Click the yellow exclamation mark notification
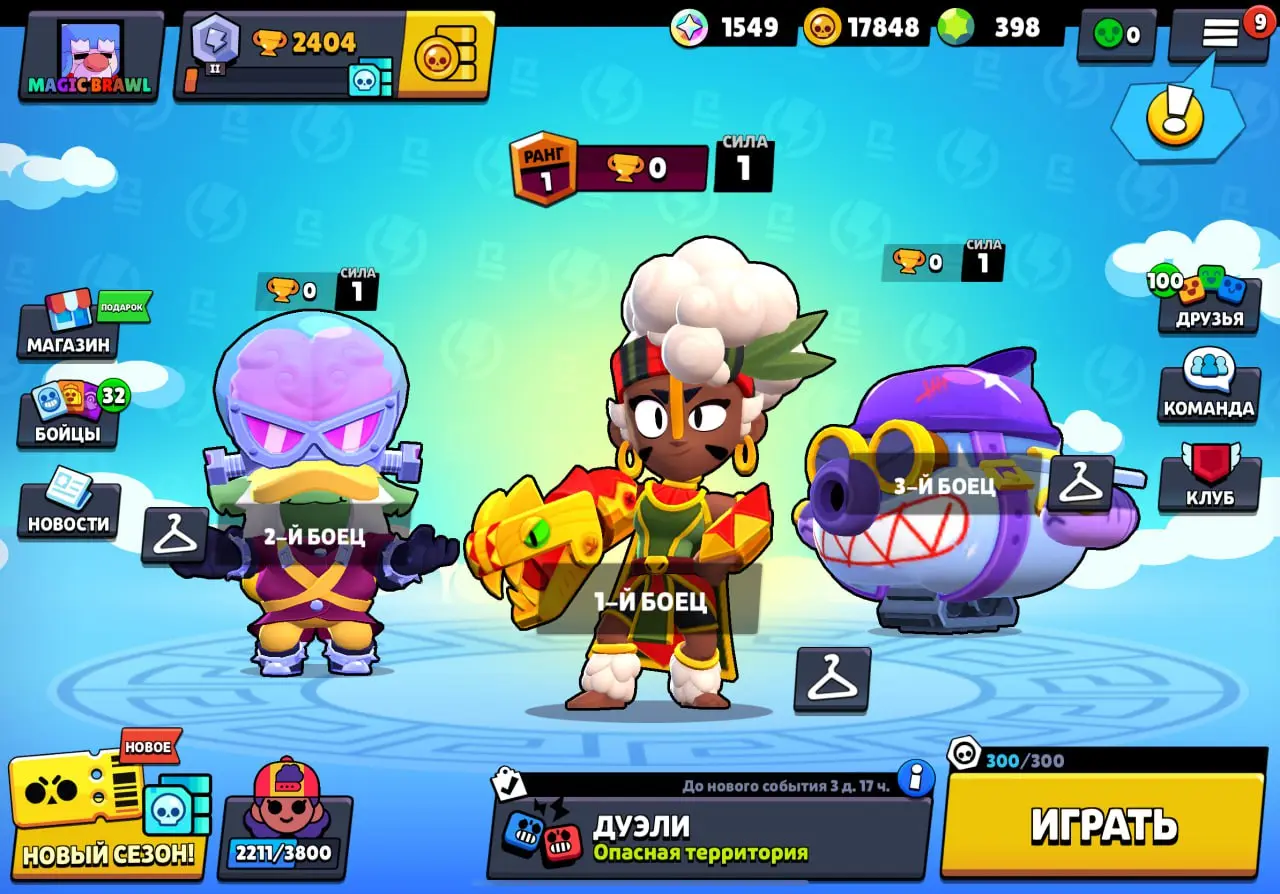1280x894 pixels. coord(1177,115)
